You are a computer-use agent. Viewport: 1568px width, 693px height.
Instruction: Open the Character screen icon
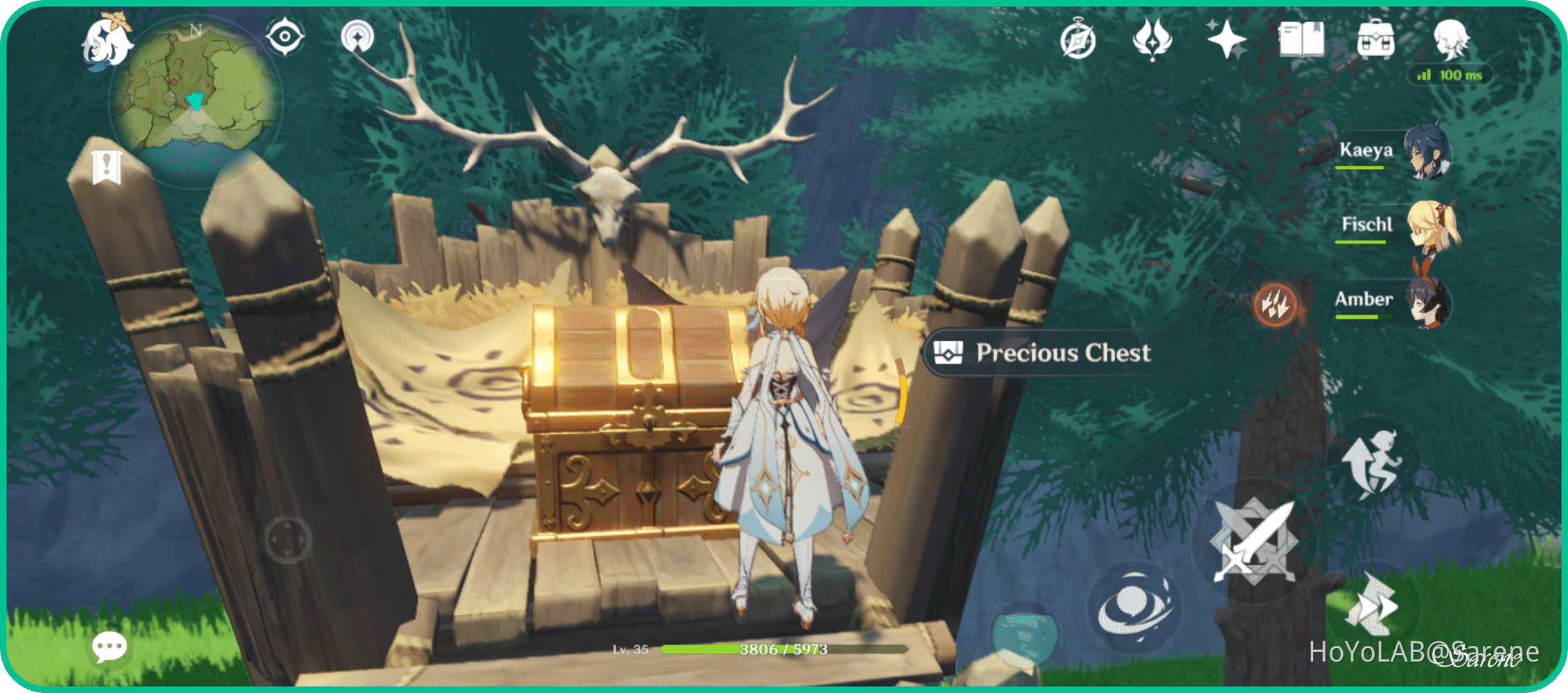[1454, 40]
